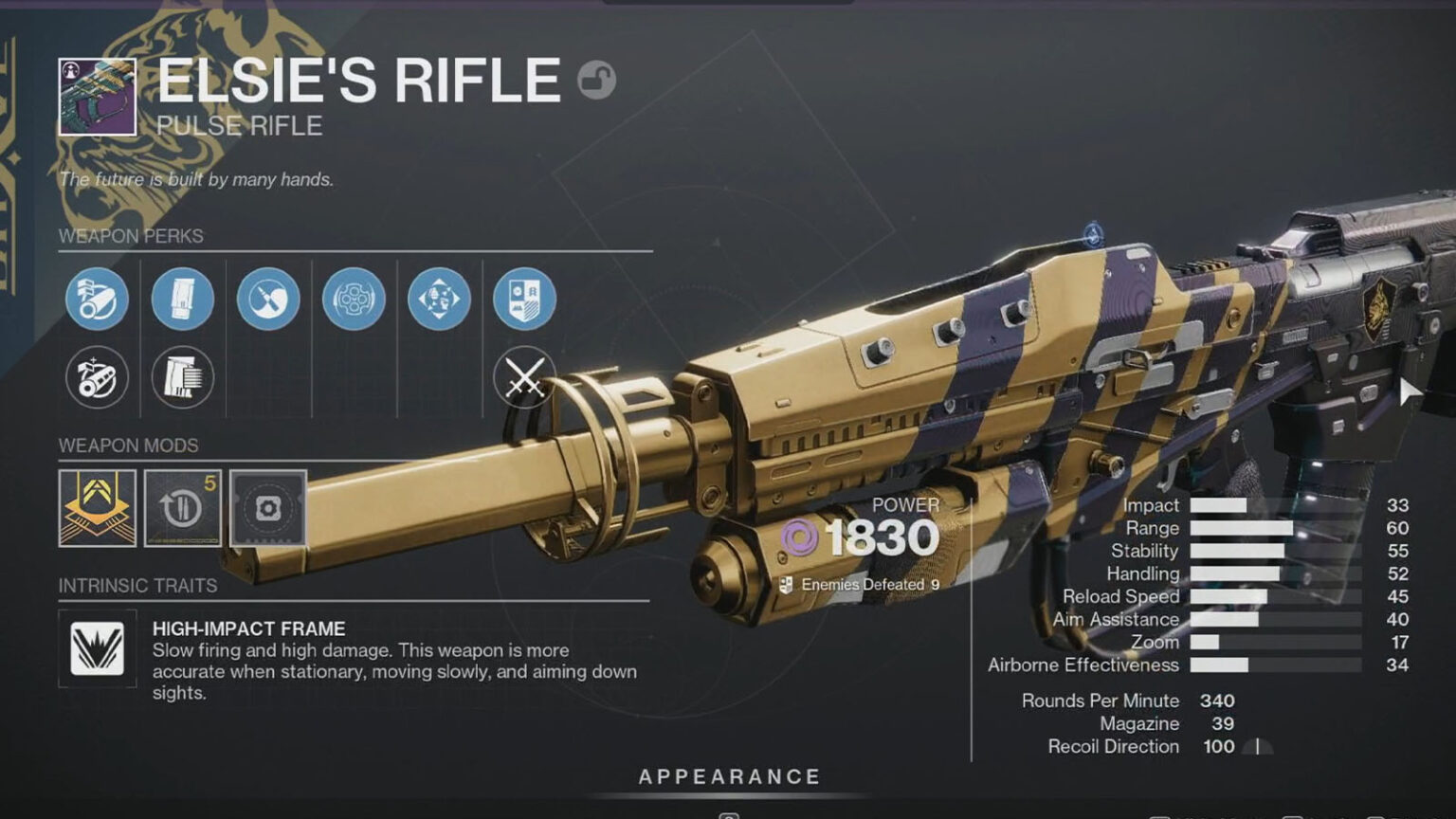Open the third weapon trait perk
1456x819 pixels.
coord(268,299)
